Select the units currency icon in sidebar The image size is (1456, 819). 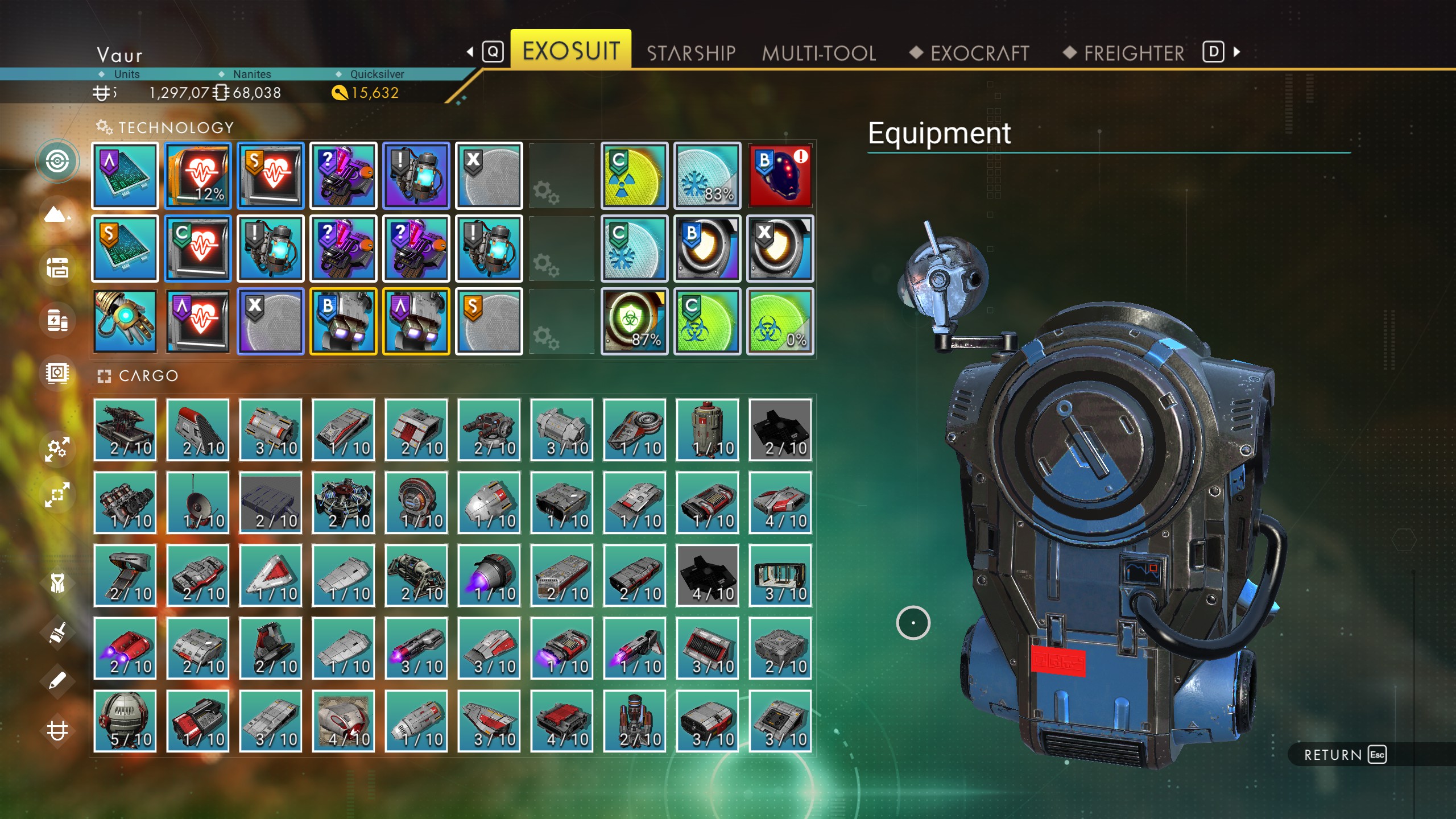57,730
